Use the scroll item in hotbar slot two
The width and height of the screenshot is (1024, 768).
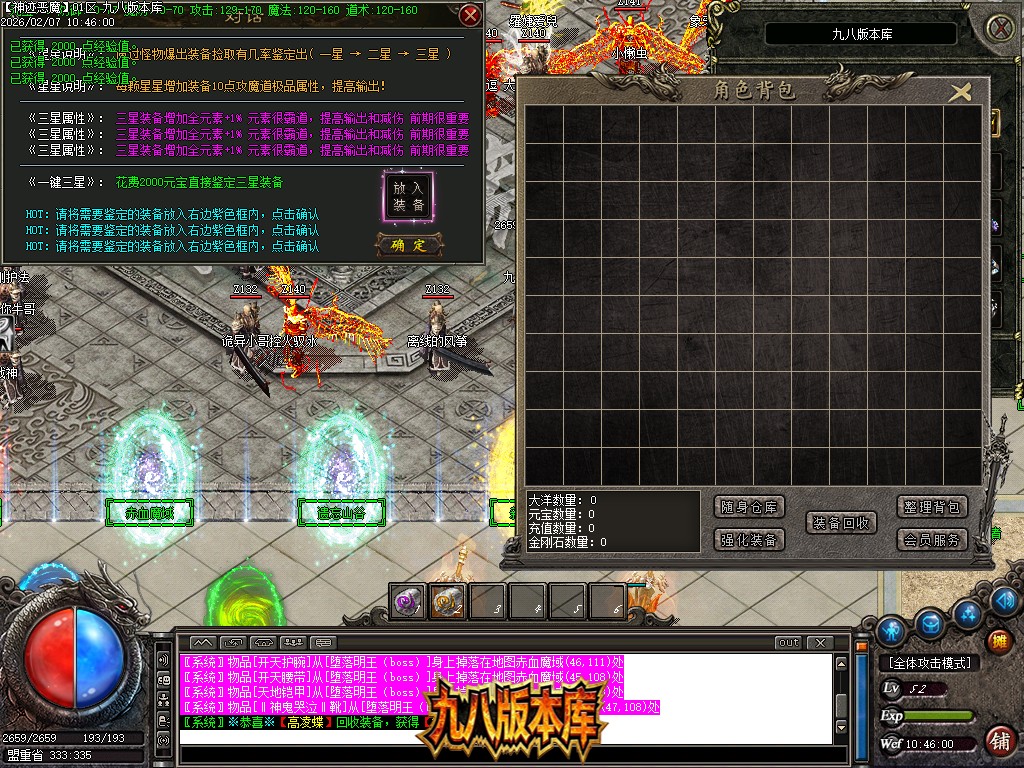[447, 601]
